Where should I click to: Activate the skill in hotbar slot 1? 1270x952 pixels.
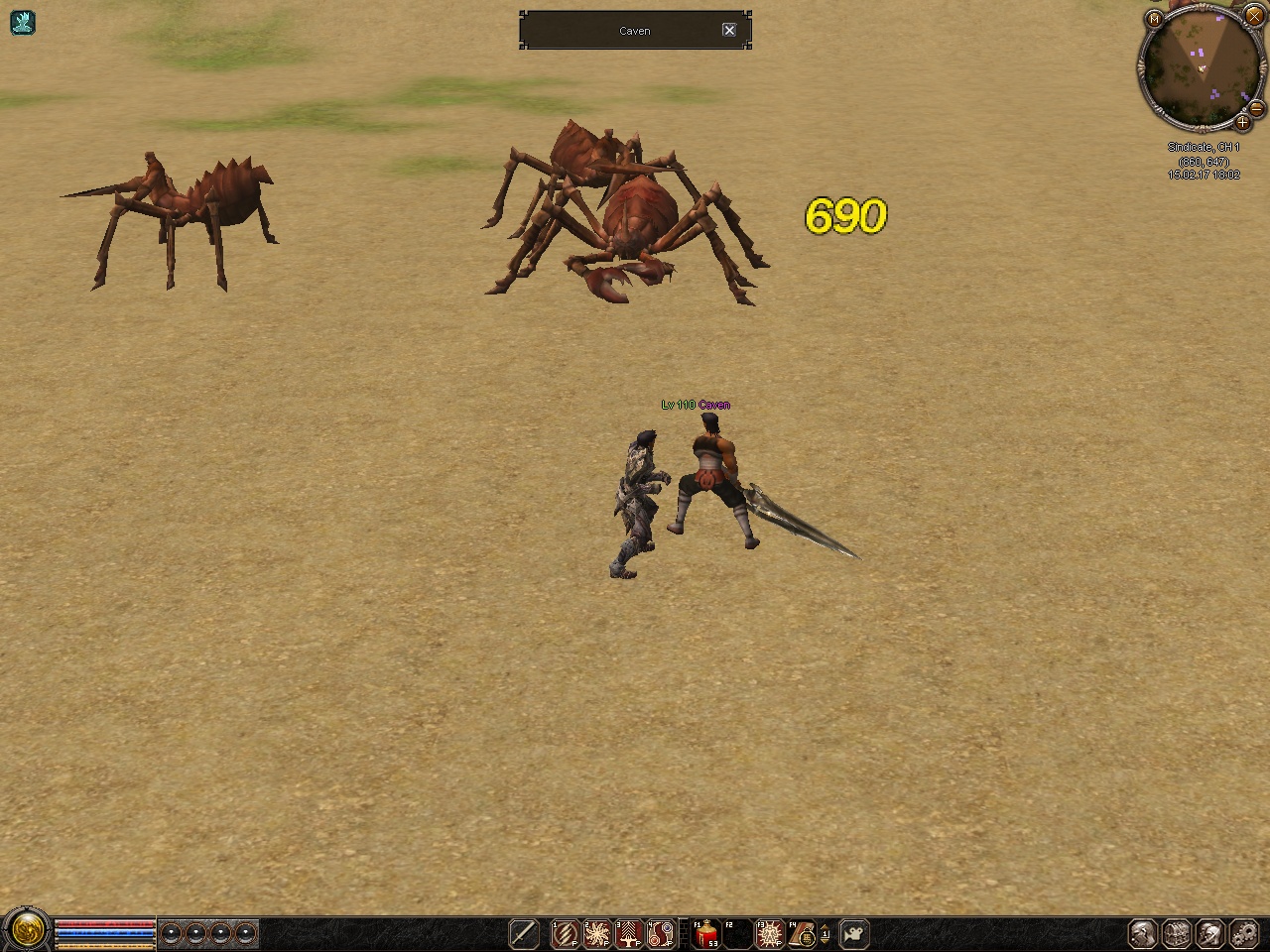click(x=566, y=933)
